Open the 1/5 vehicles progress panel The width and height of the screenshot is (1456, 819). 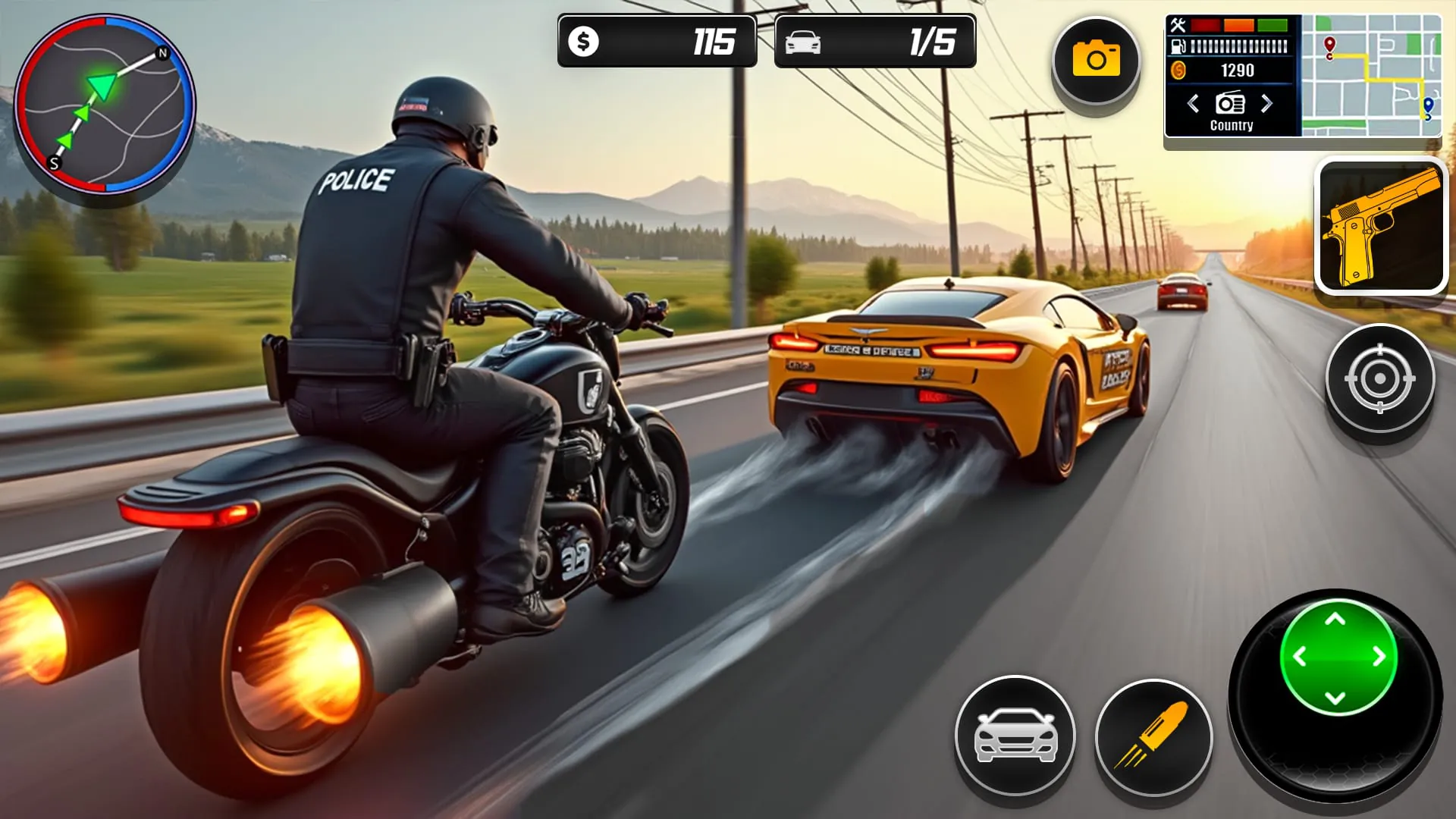click(x=876, y=42)
